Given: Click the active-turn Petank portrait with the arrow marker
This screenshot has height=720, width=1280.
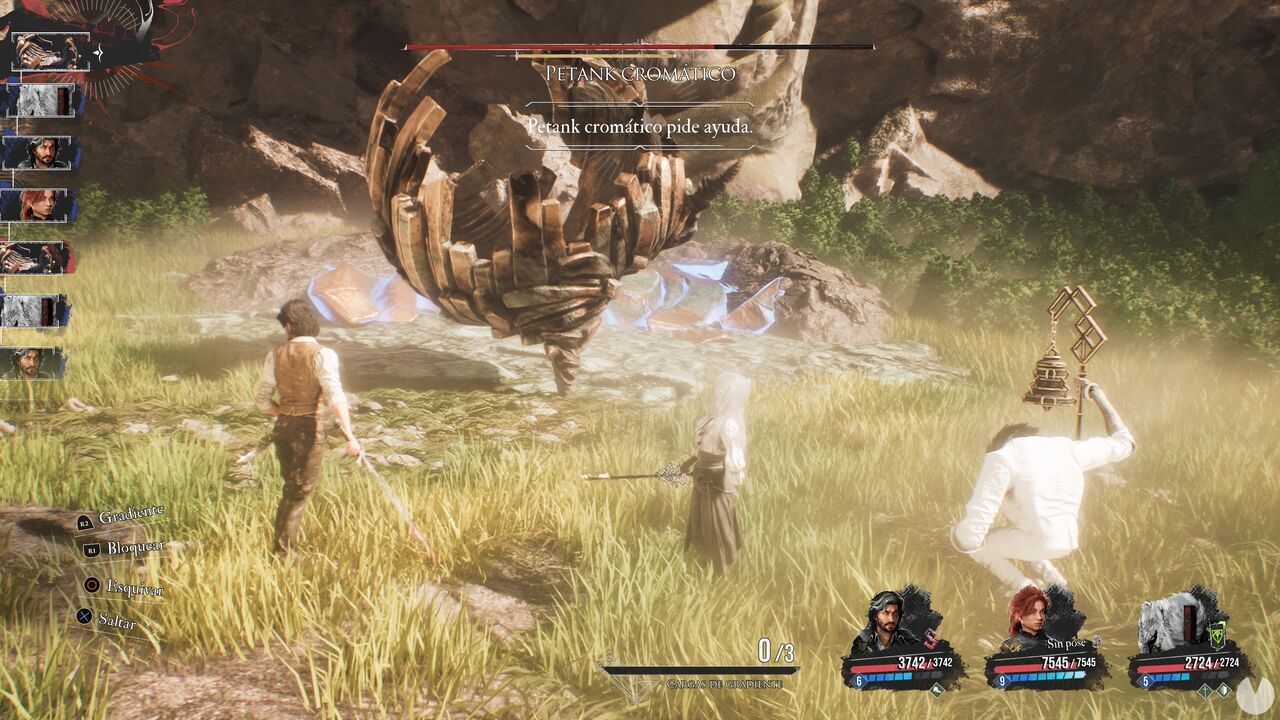Looking at the screenshot, I should (50, 51).
